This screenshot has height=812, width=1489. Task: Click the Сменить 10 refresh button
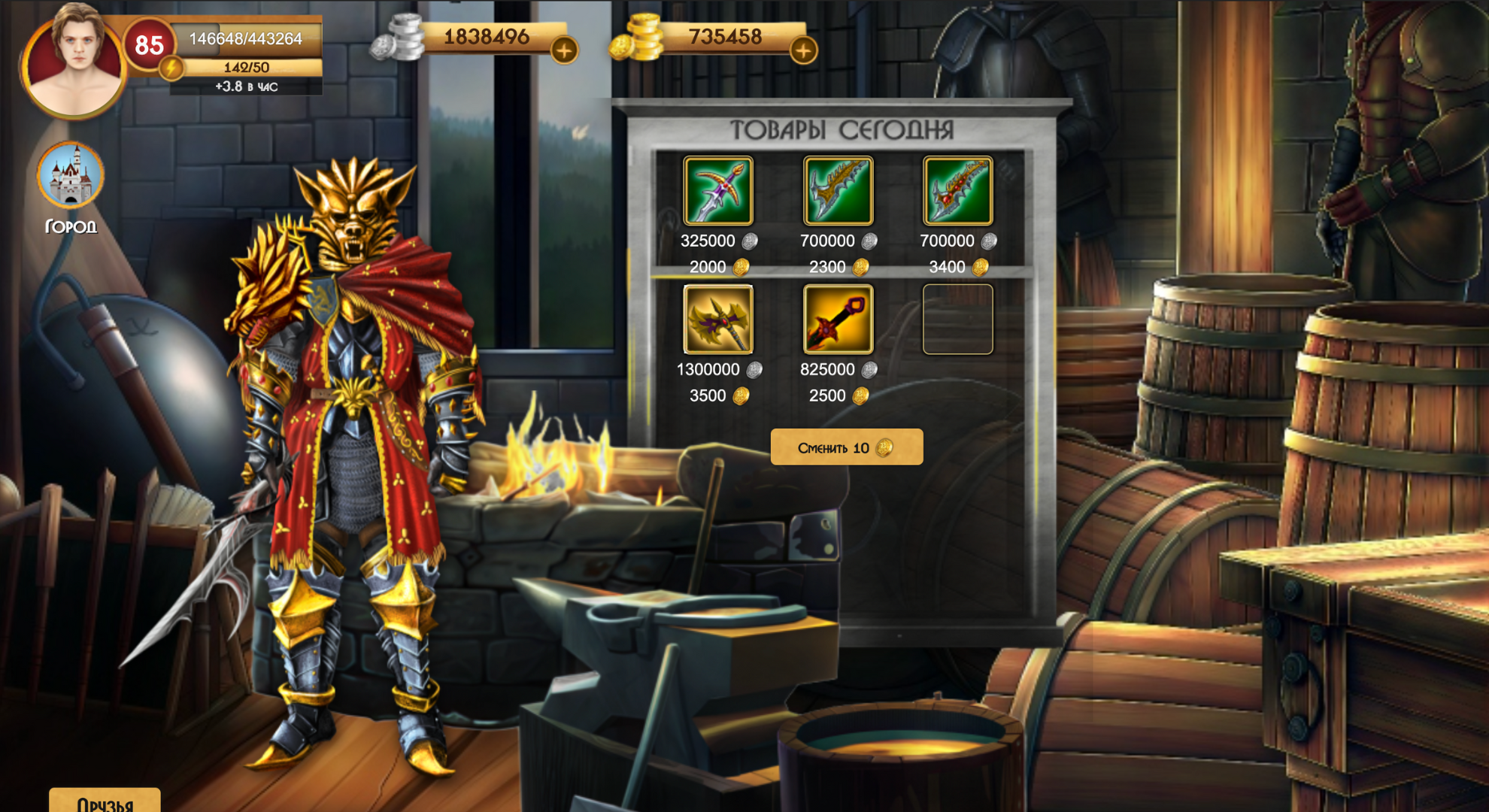tap(846, 446)
